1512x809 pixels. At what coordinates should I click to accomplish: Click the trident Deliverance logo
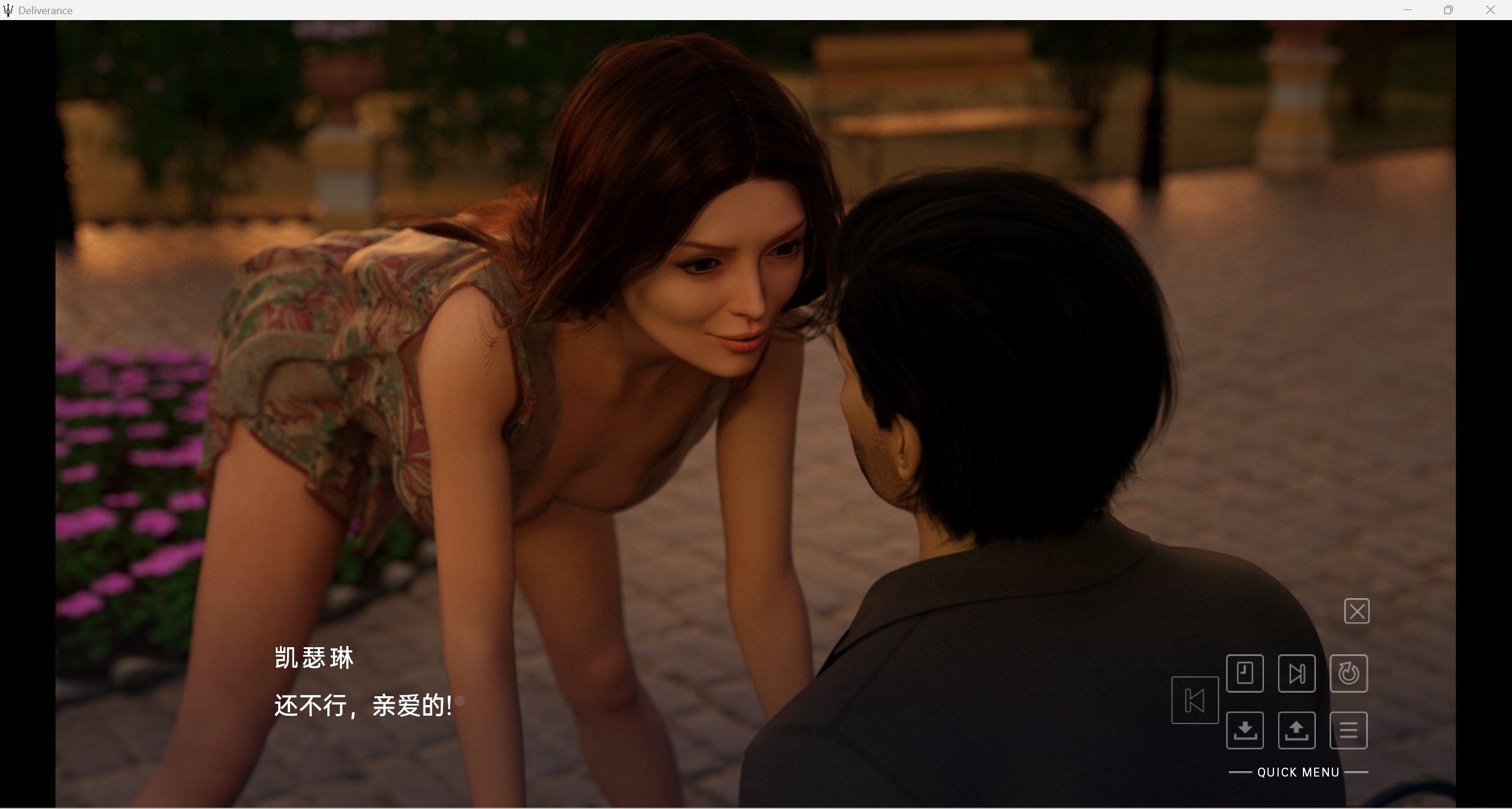pyautogui.click(x=8, y=10)
